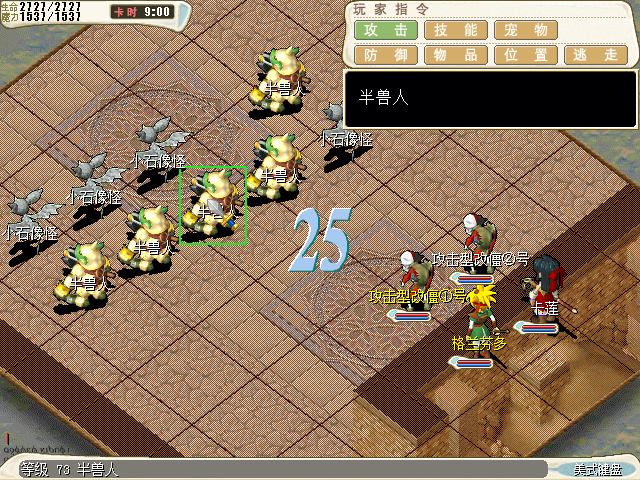Screen dimensions: 640x480
Task: Select ally 攻击型改造①号 as target
Action: 412,277
